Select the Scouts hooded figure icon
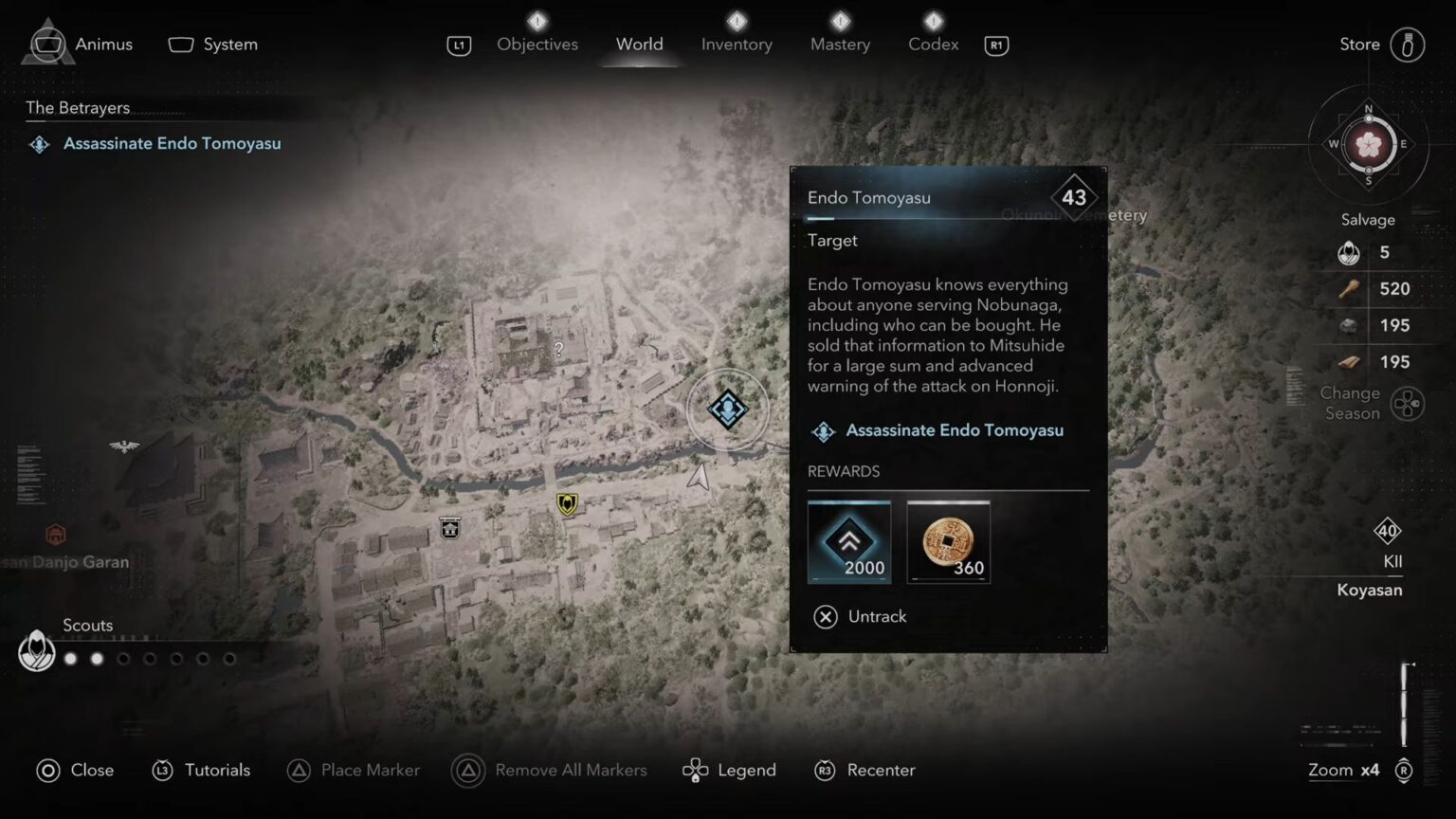This screenshot has height=819, width=1456. coord(36,650)
